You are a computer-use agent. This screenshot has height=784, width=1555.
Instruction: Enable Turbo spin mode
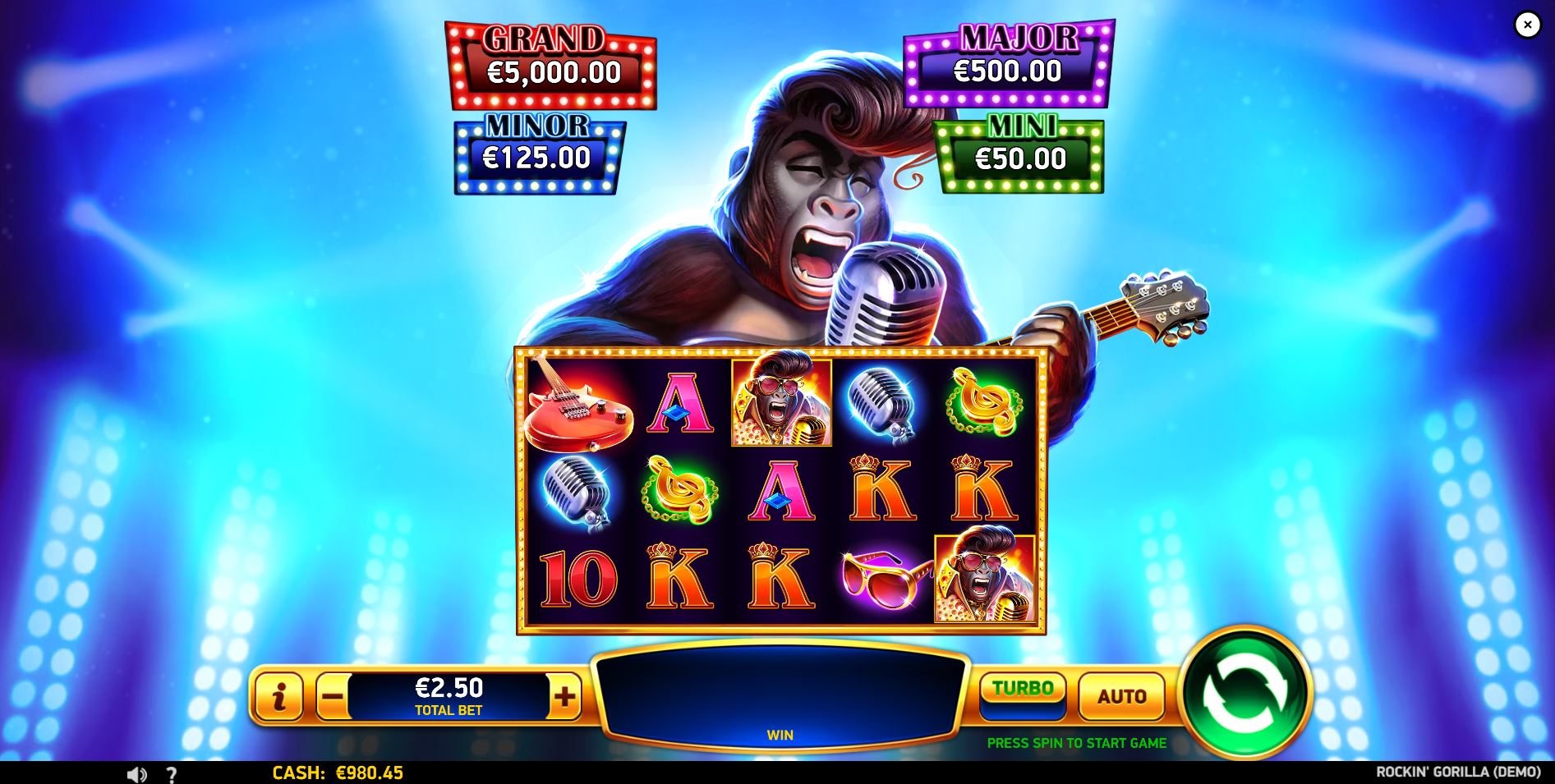pyautogui.click(x=1023, y=691)
